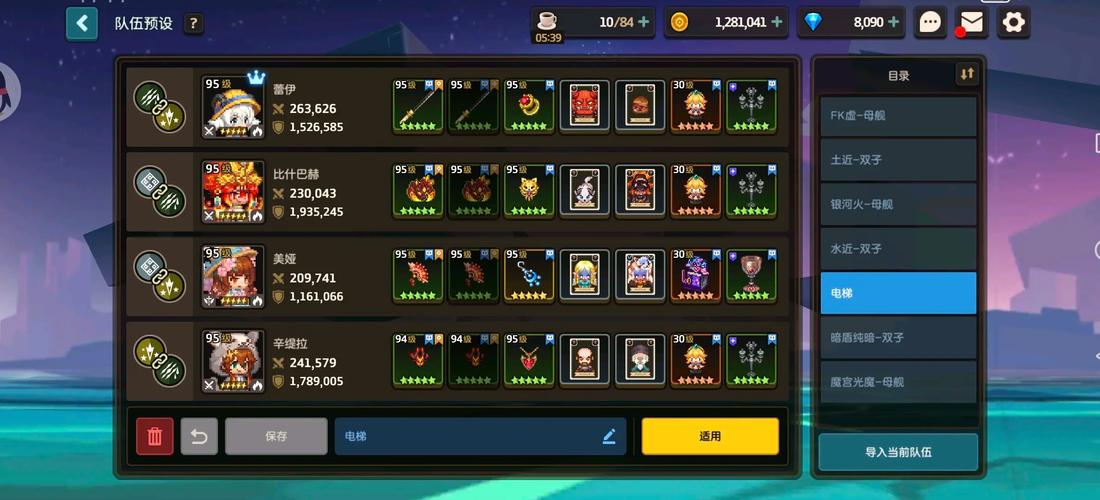Select the FK虚-母舰 preset
Viewport: 1100px width, 500px height.
click(897, 116)
